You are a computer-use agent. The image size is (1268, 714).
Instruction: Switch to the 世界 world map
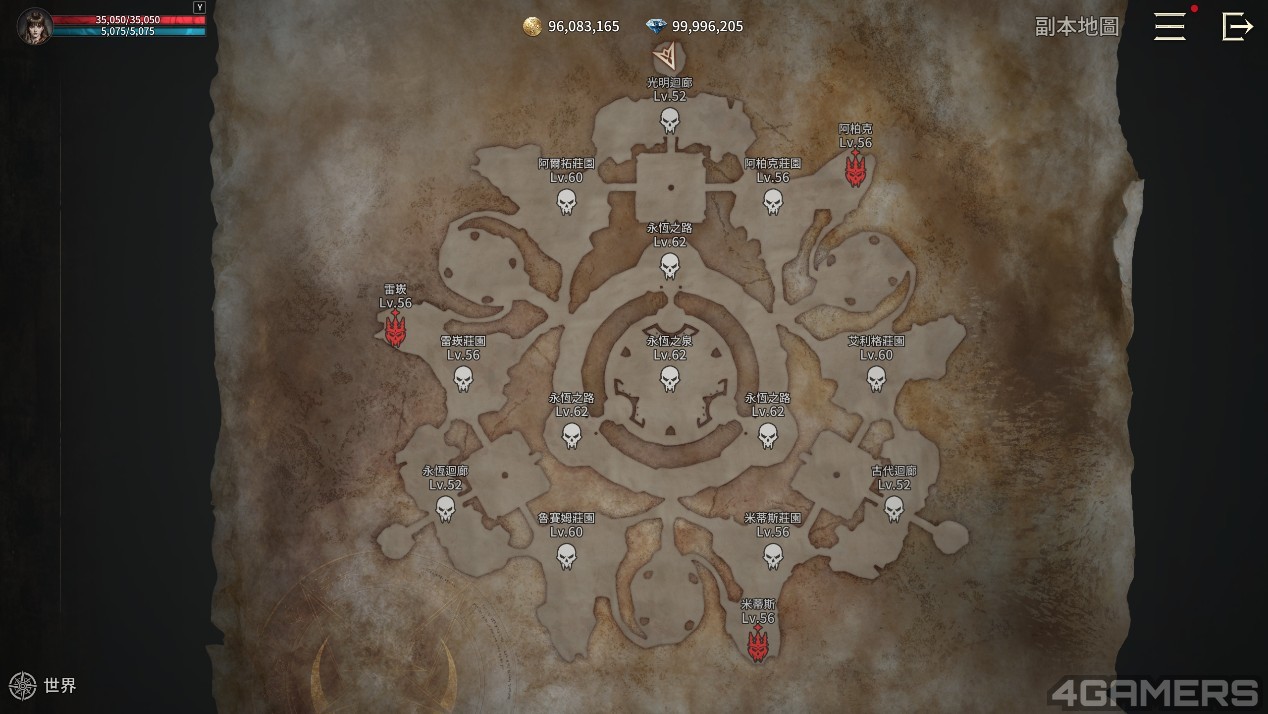(x=43, y=686)
